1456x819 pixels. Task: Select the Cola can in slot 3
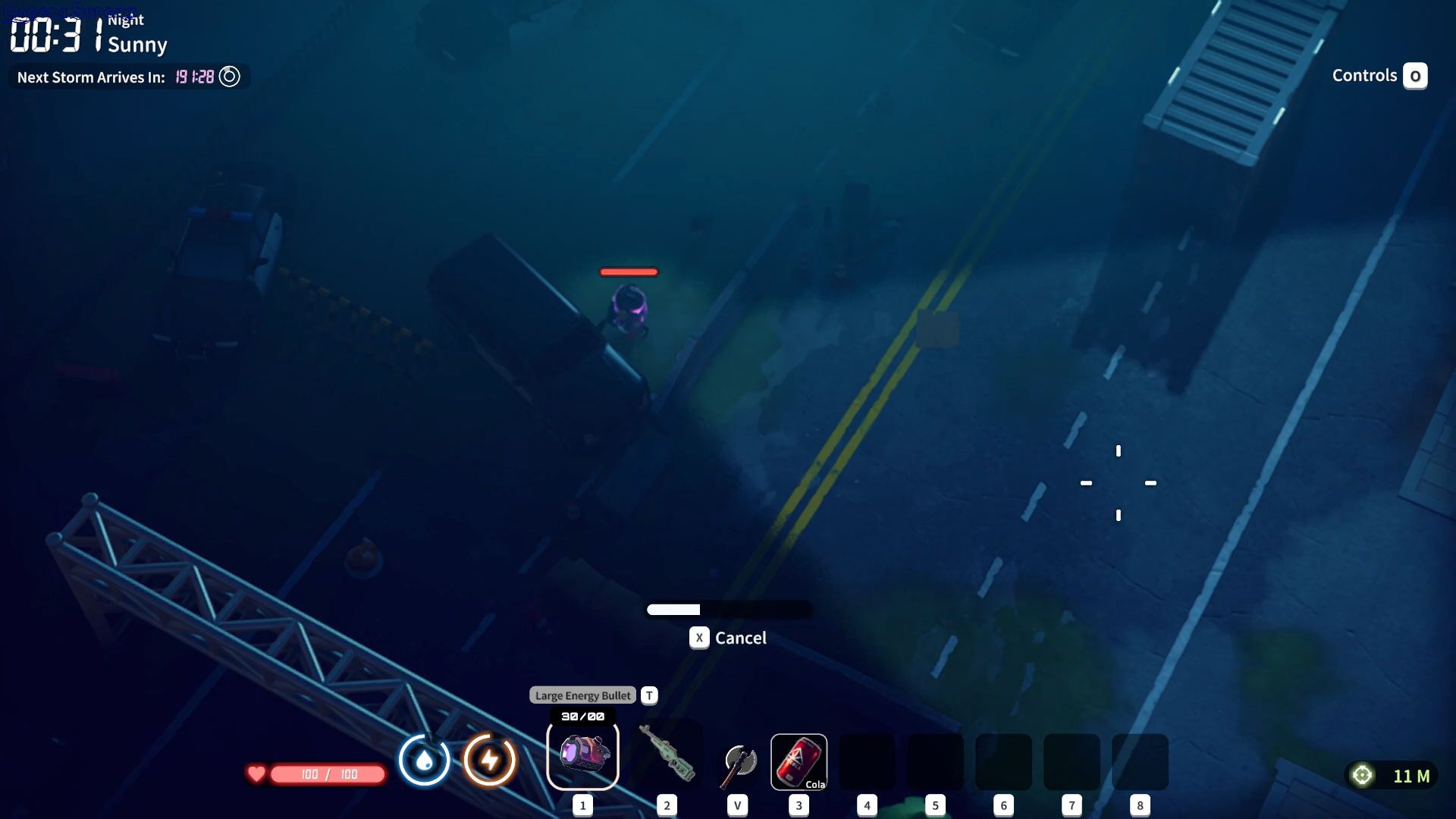799,761
